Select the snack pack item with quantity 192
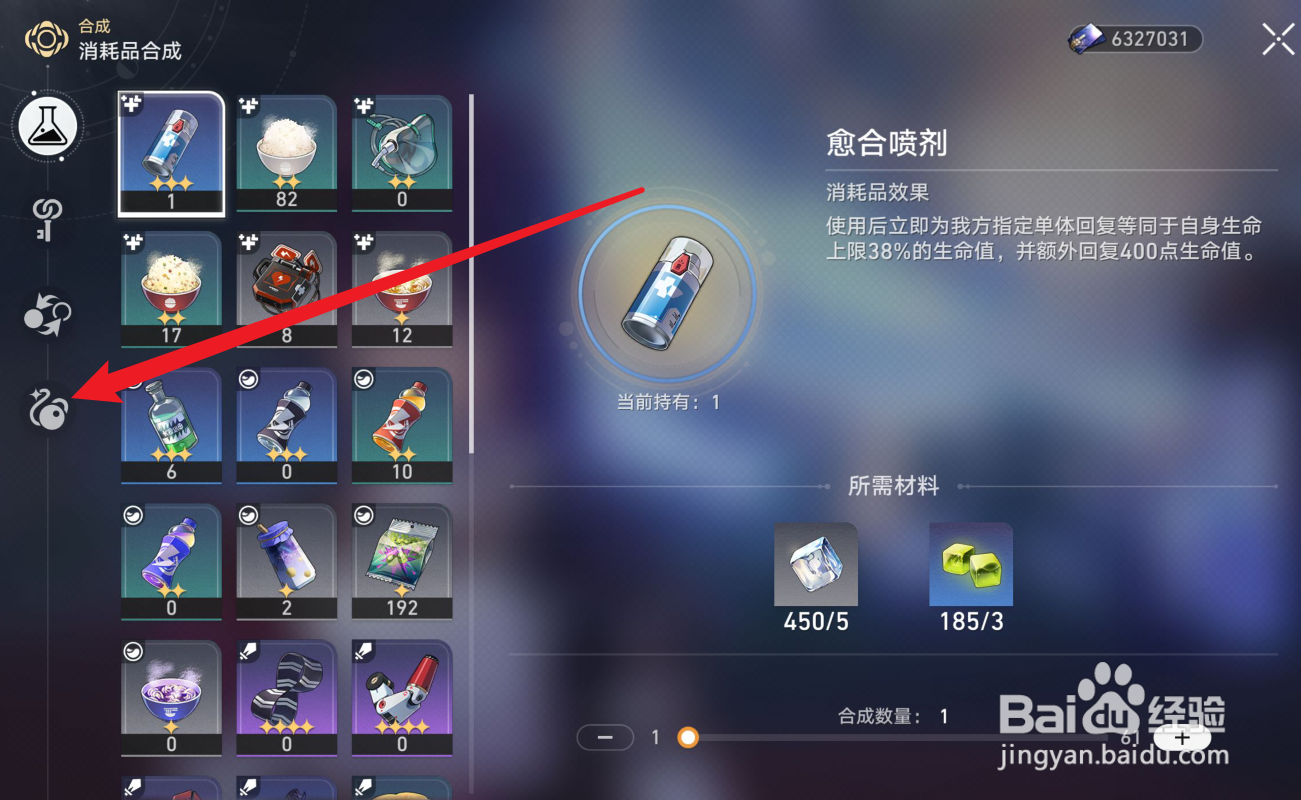Viewport: 1301px width, 800px height. click(x=402, y=560)
